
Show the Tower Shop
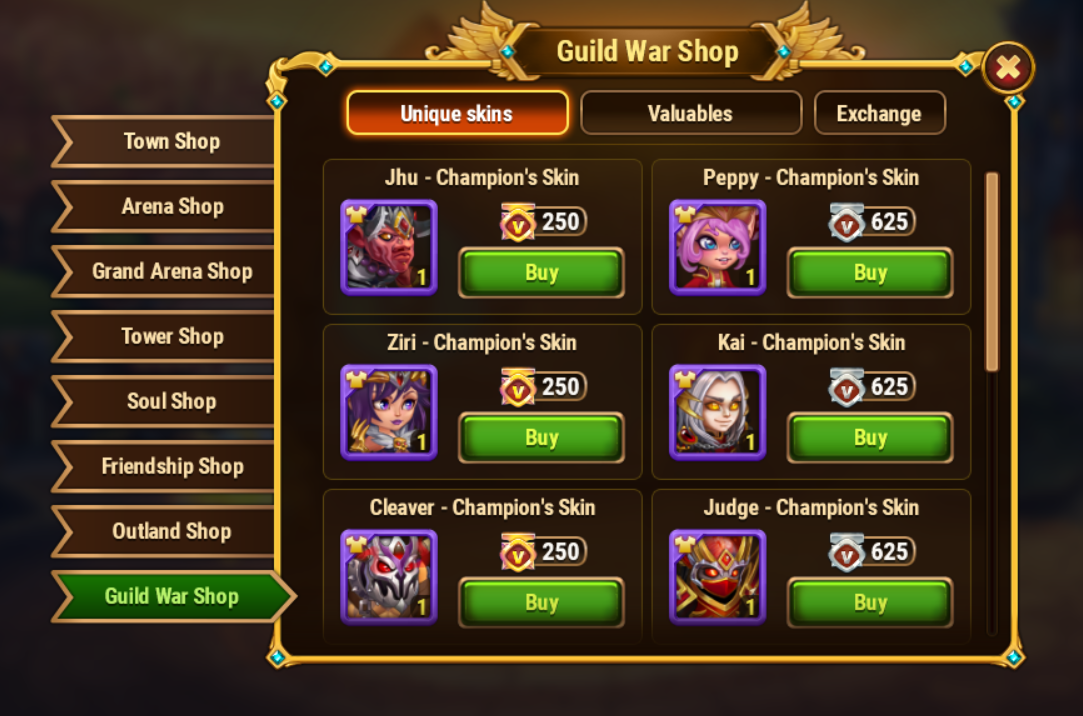171,336
